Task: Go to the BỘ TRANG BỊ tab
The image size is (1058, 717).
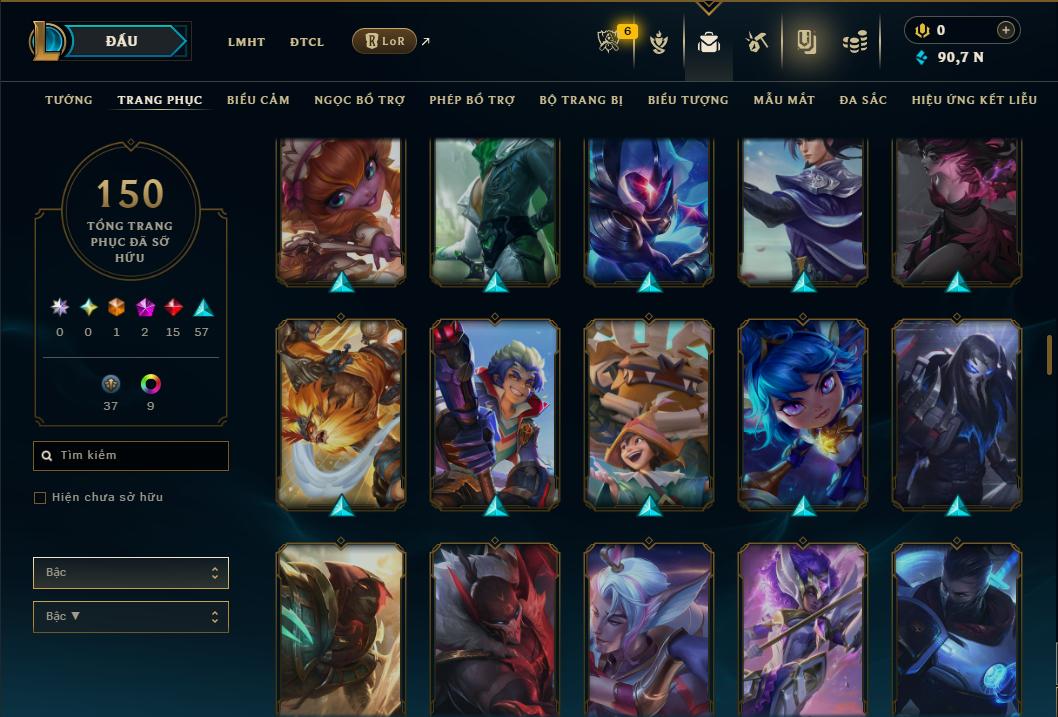Action: (x=581, y=100)
